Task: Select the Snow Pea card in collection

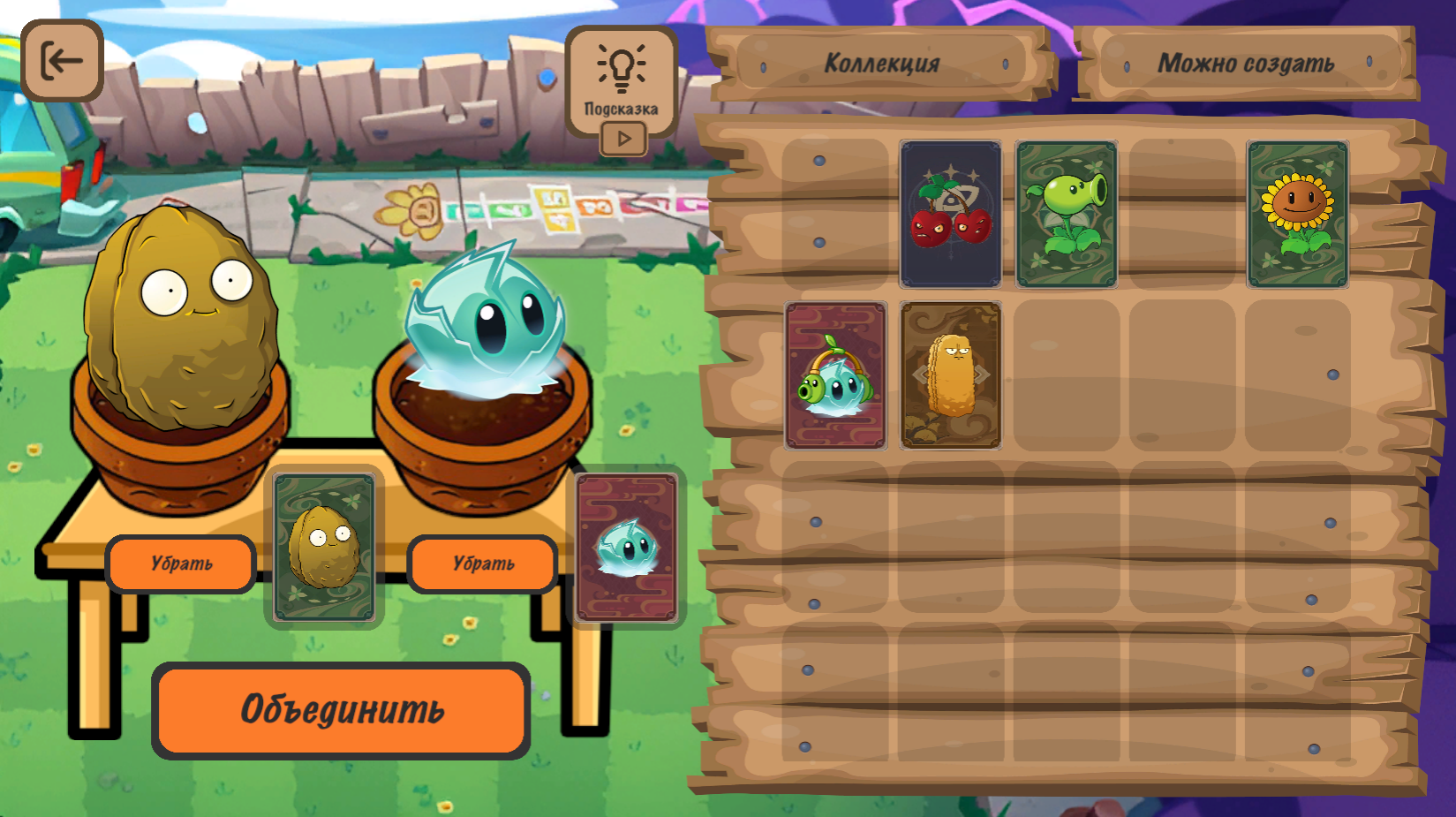Action: (834, 374)
